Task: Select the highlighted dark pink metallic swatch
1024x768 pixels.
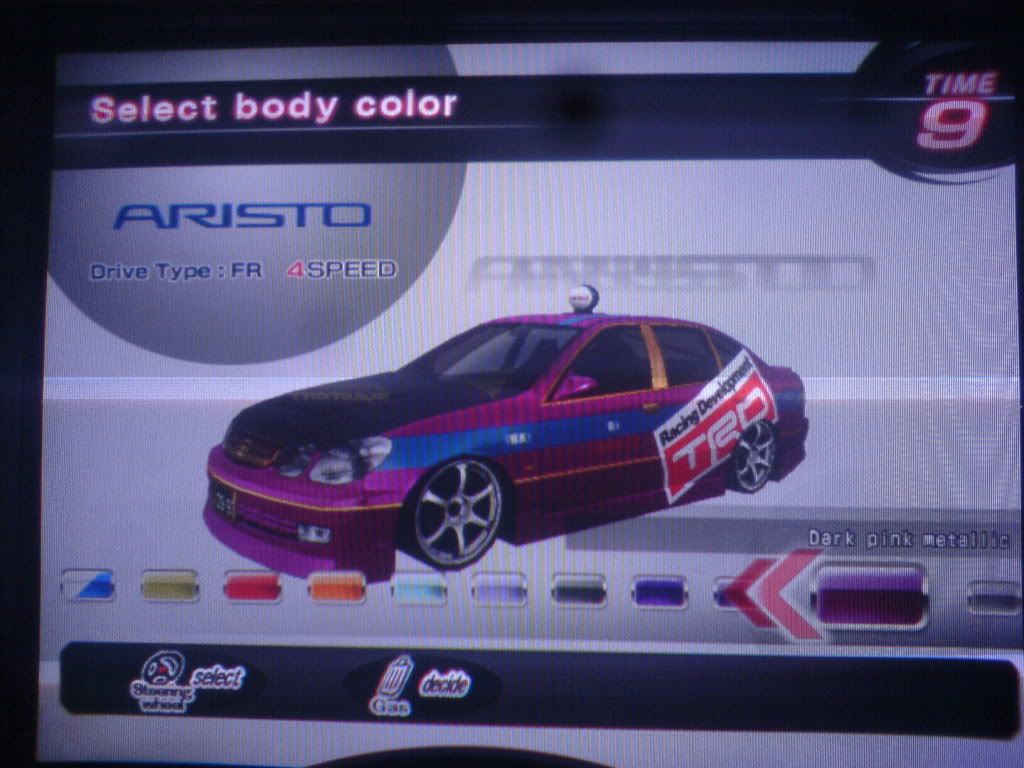Action: pyautogui.click(x=869, y=597)
